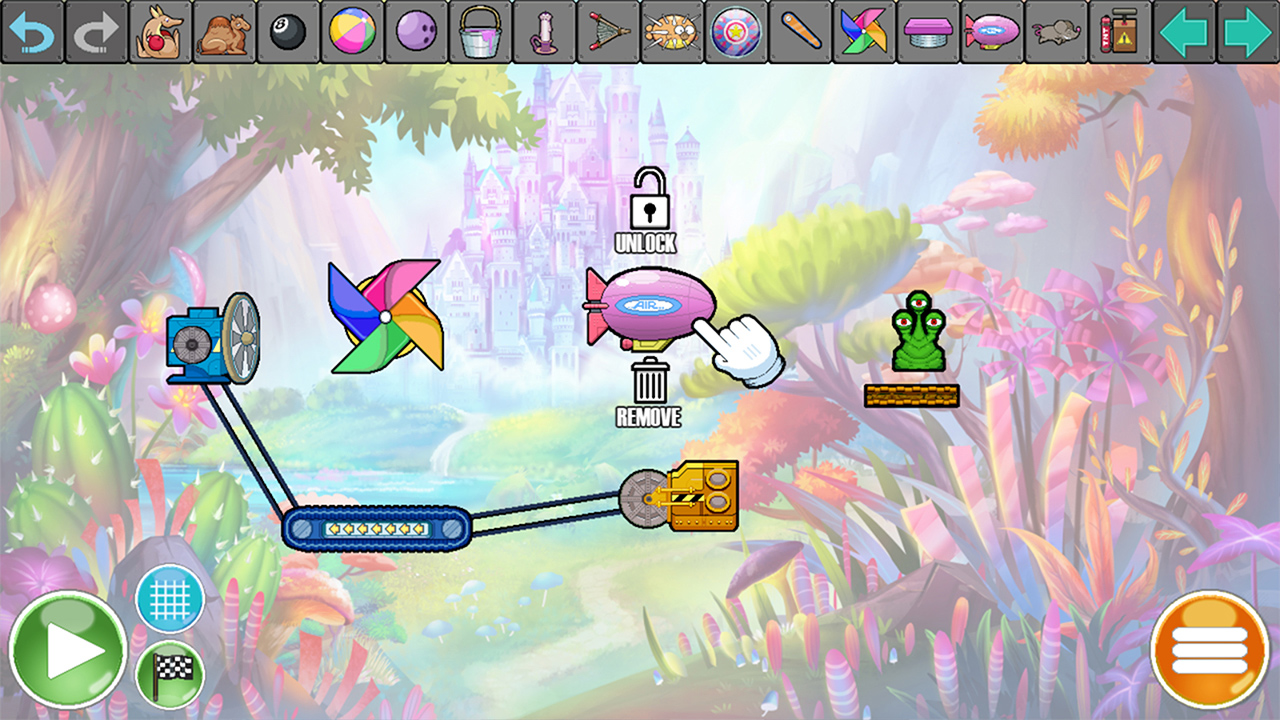Select the bucket part

481,33
